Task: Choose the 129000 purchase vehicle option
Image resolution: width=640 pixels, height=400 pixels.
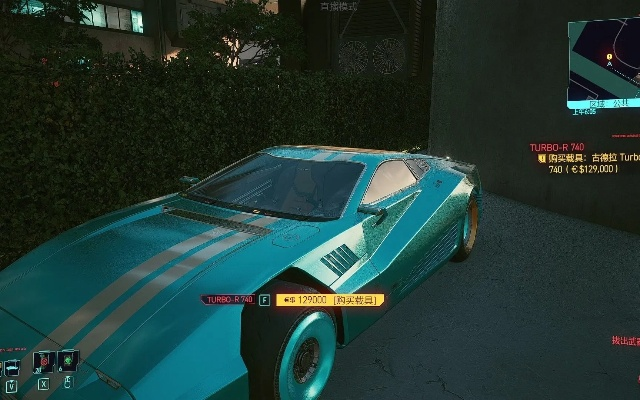Action: 330,299
